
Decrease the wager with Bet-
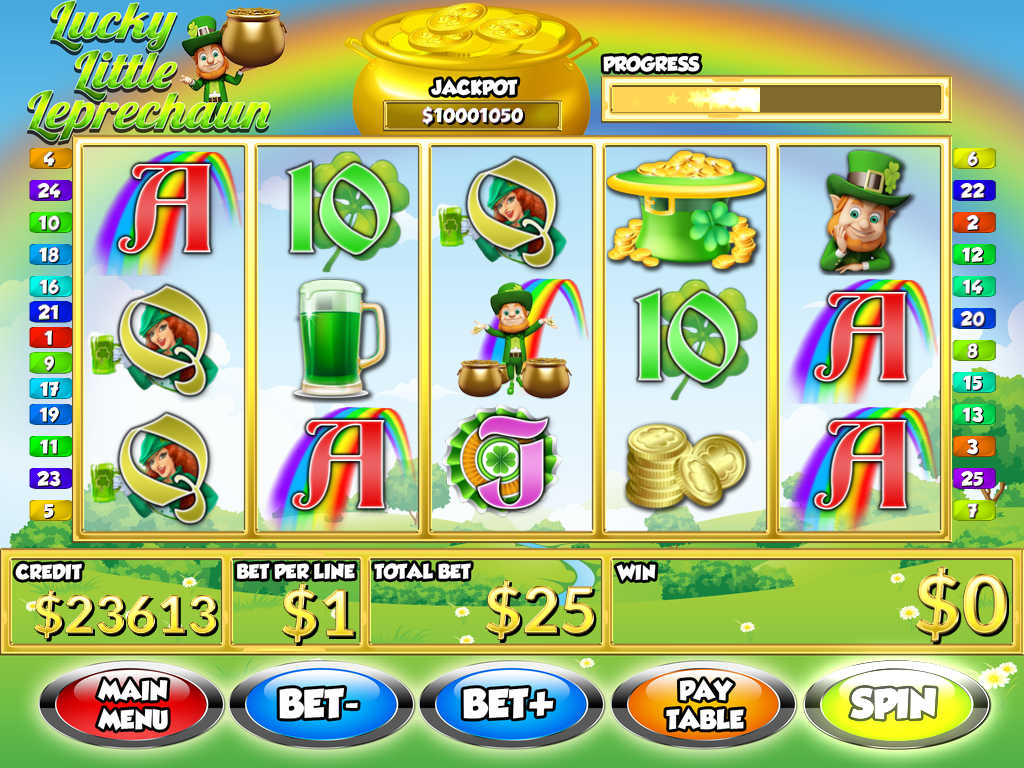tap(320, 704)
